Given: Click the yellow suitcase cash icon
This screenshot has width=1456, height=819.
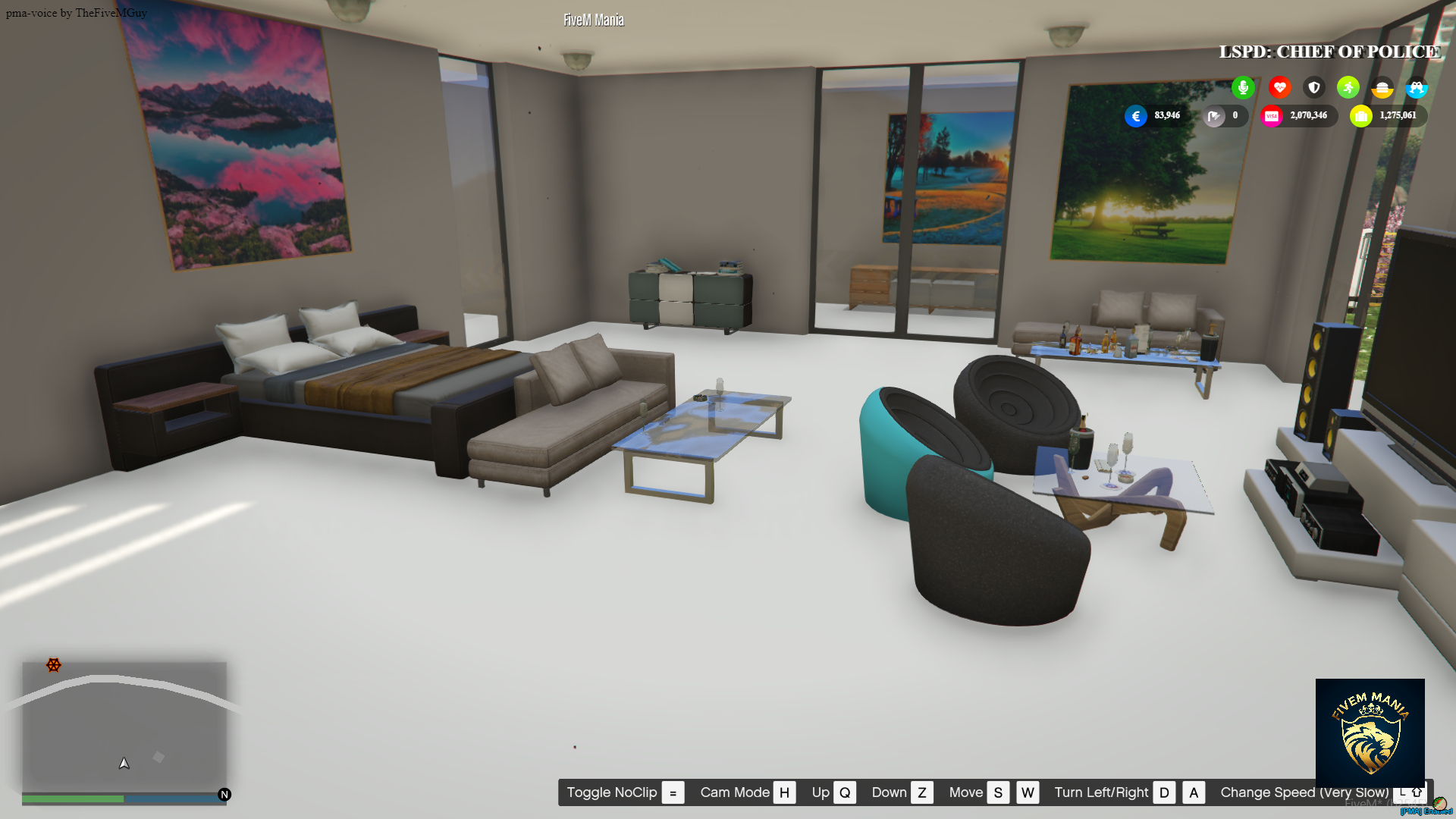Looking at the screenshot, I should [1361, 115].
